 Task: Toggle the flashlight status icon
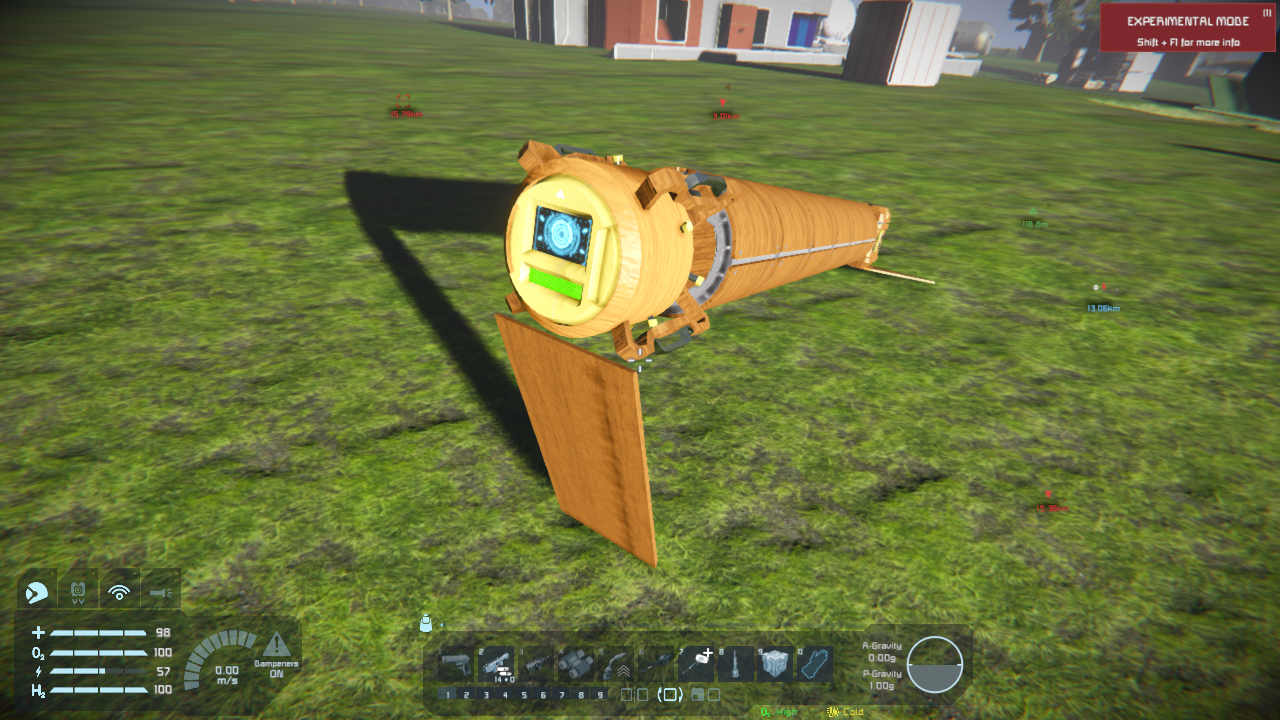pos(160,593)
